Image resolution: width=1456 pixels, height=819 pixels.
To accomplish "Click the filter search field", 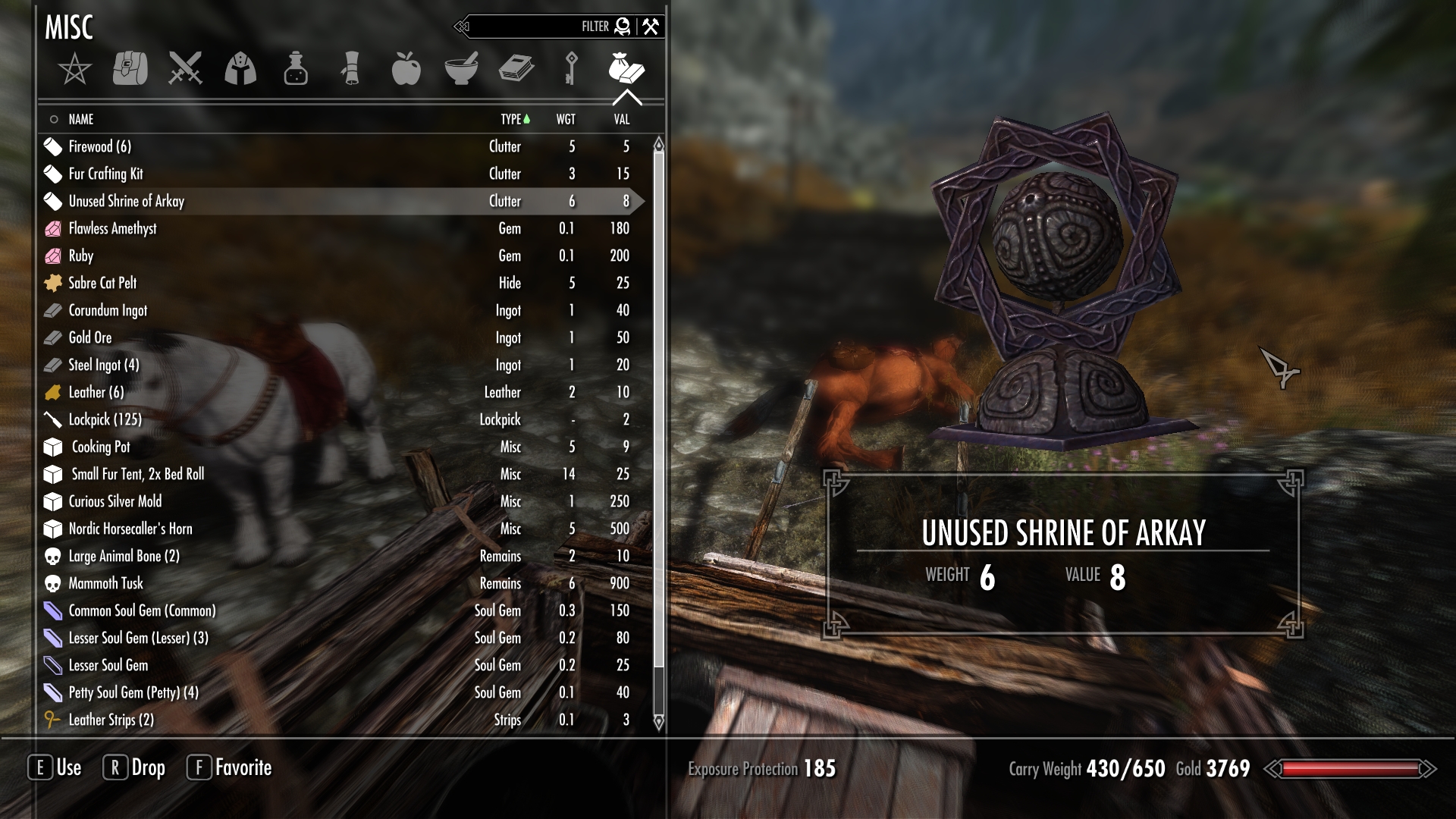I will coord(531,27).
